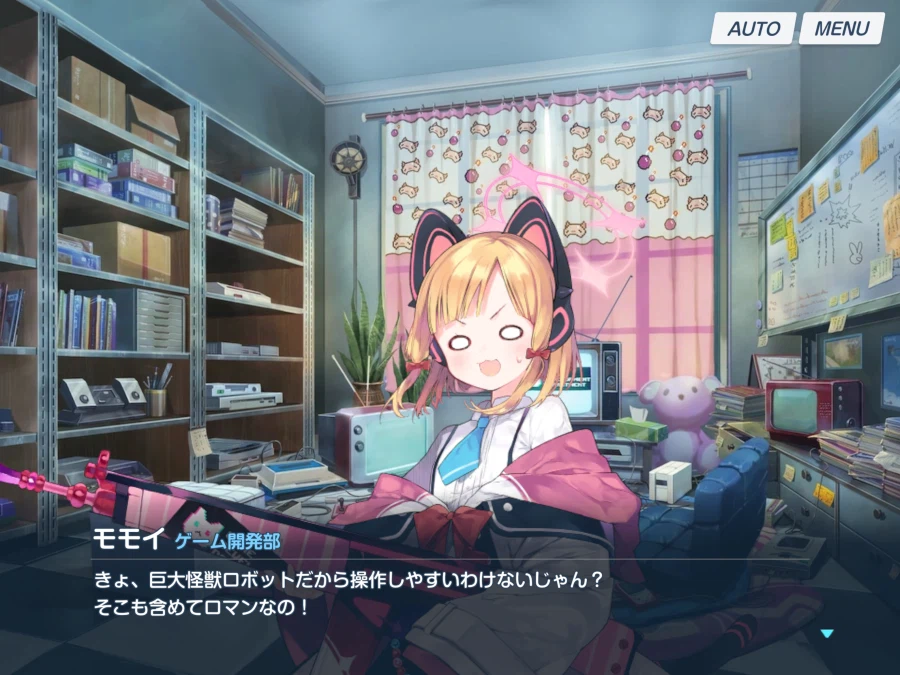Open the MENU button
Screen dimensions: 900x675
pyautogui.click(x=841, y=28)
